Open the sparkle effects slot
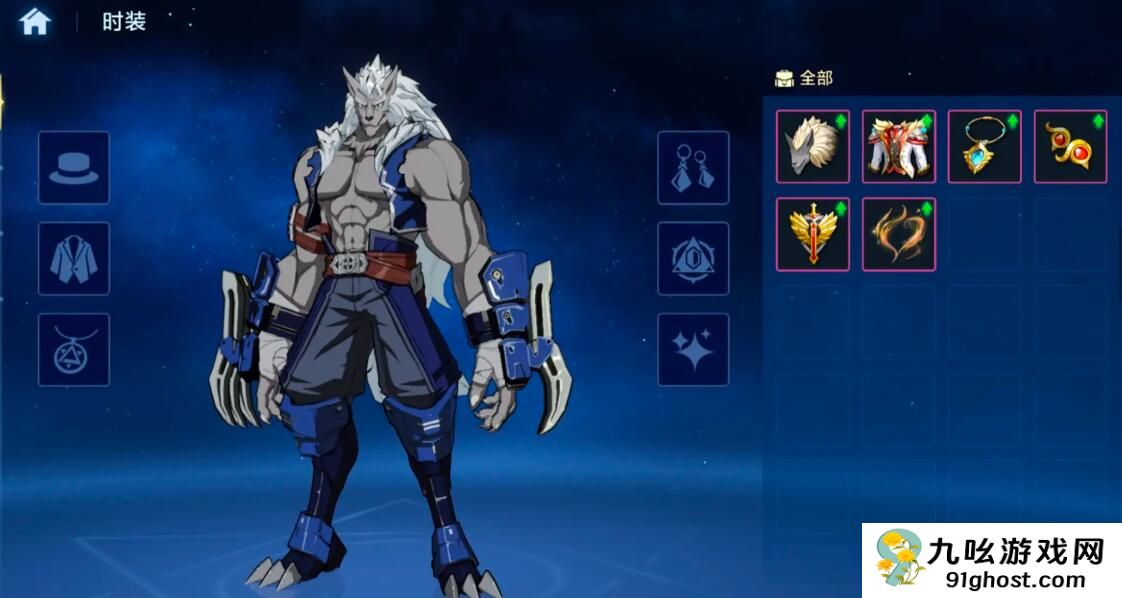Image resolution: width=1122 pixels, height=598 pixels. pos(693,350)
